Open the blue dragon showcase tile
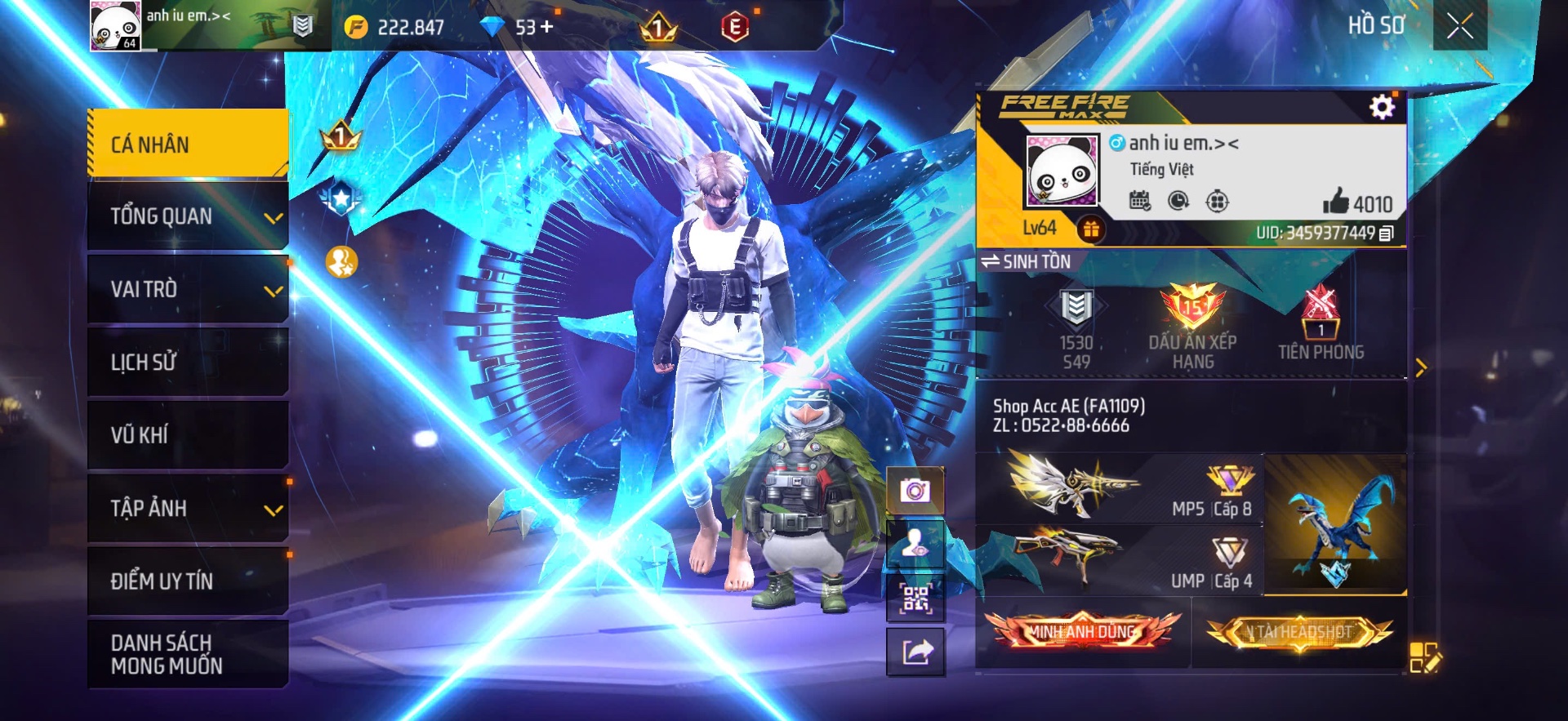 (1335, 524)
